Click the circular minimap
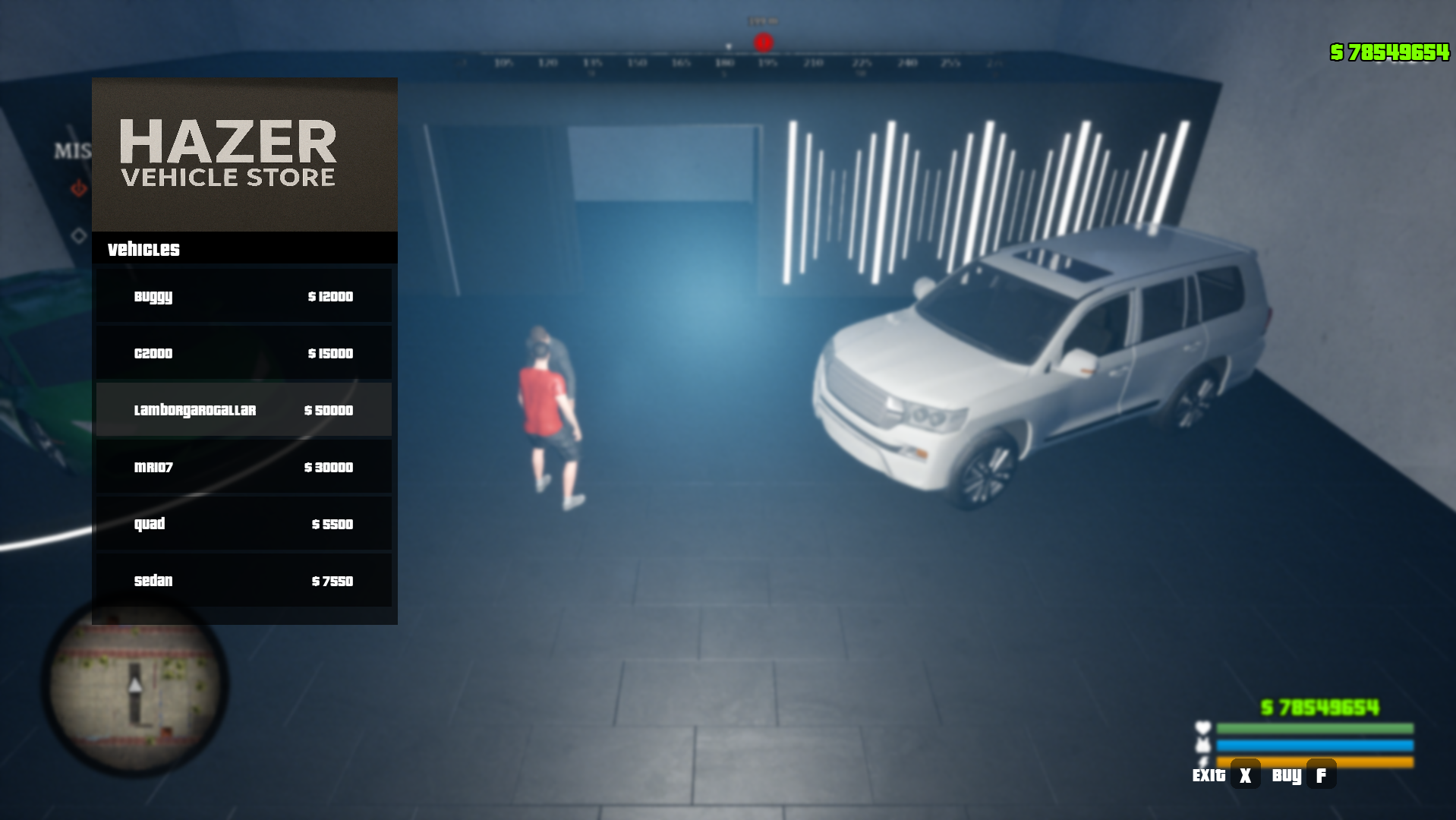Image resolution: width=1456 pixels, height=820 pixels. 135,688
